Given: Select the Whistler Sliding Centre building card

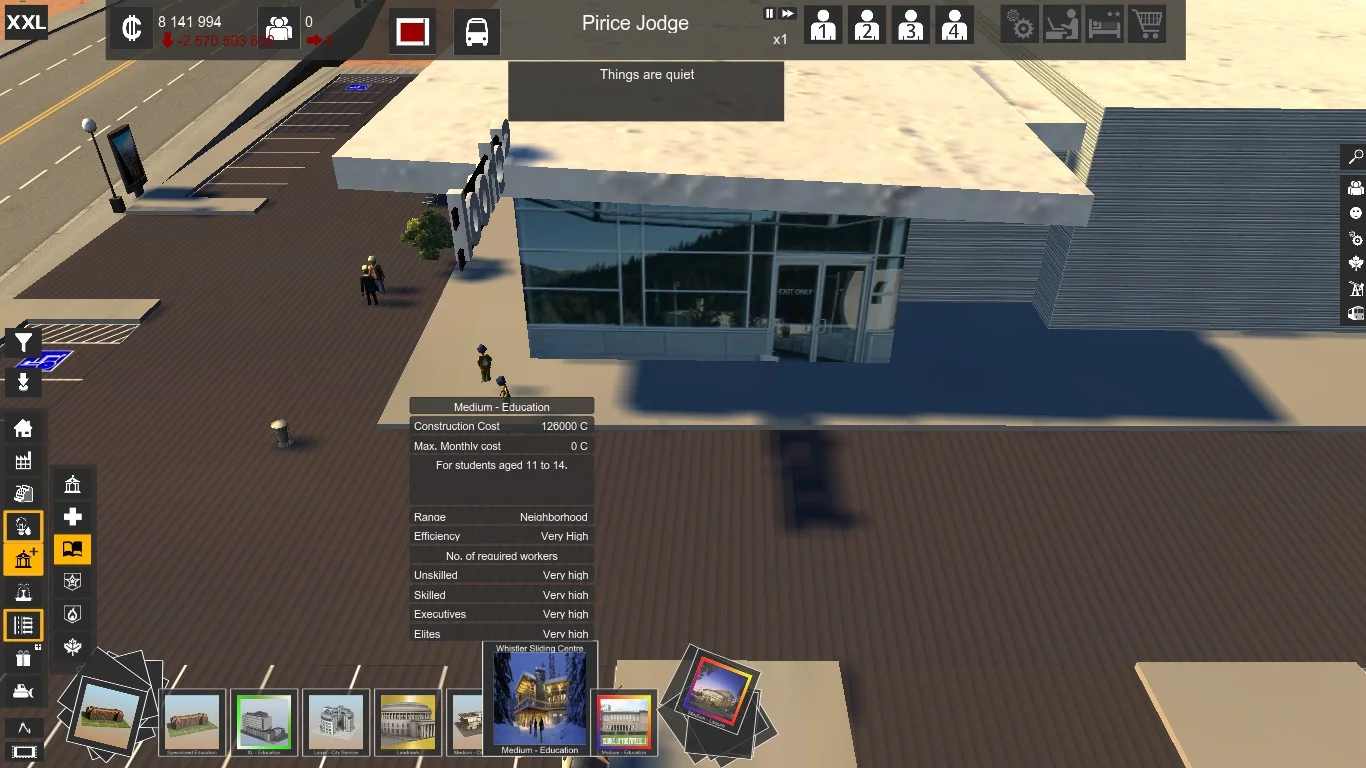Looking at the screenshot, I should (x=540, y=699).
